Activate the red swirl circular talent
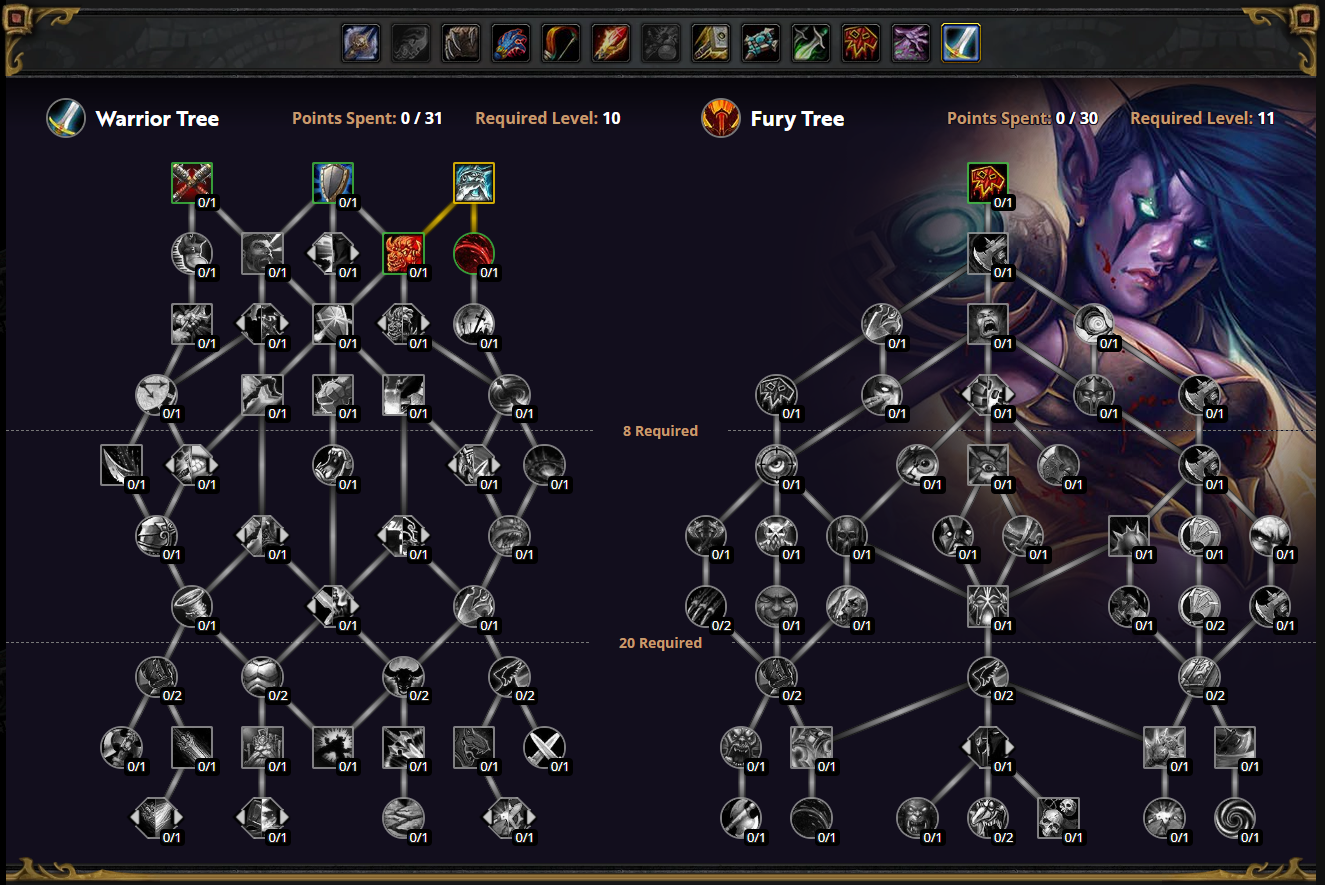1325x885 pixels. point(474,253)
